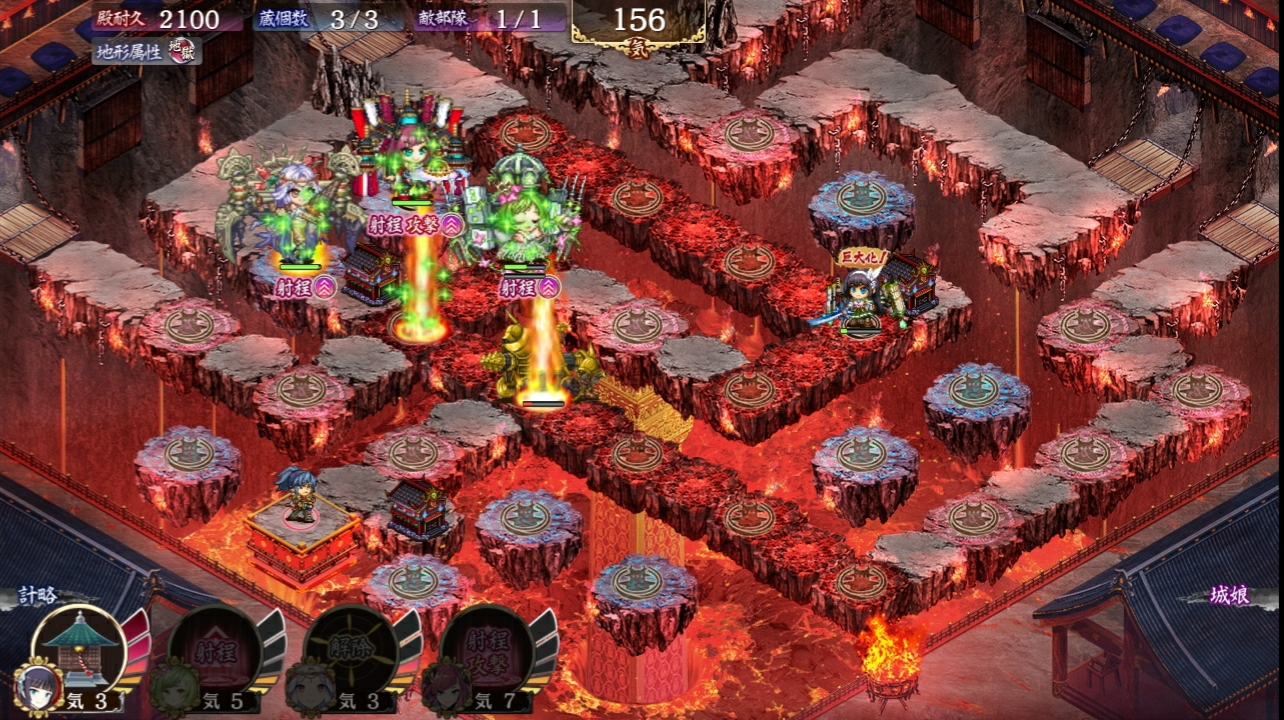Open the 城娘 panel tab
Screen dimensions: 1284x720
1228,596
